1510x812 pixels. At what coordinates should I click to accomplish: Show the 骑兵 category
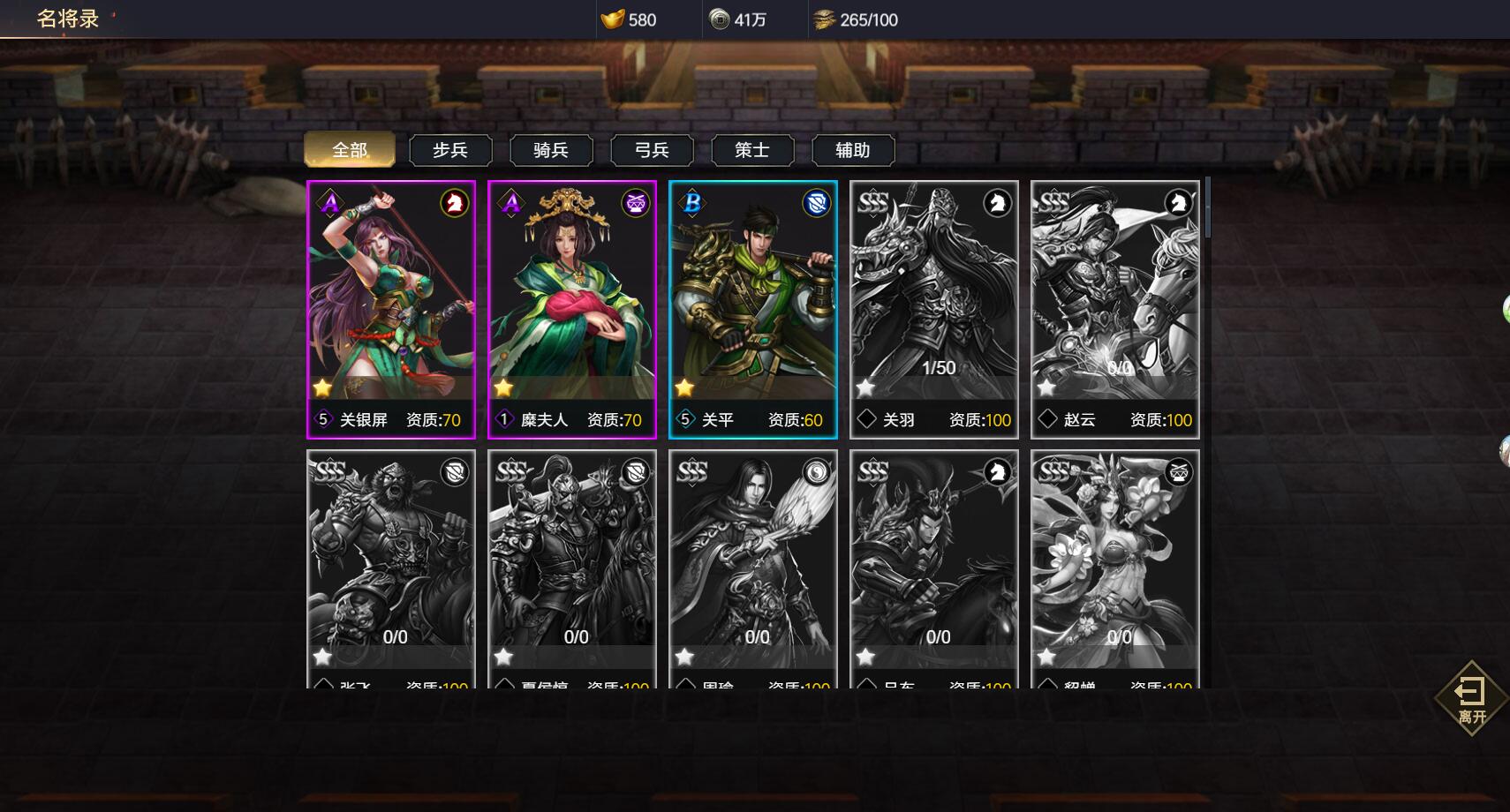(x=551, y=150)
